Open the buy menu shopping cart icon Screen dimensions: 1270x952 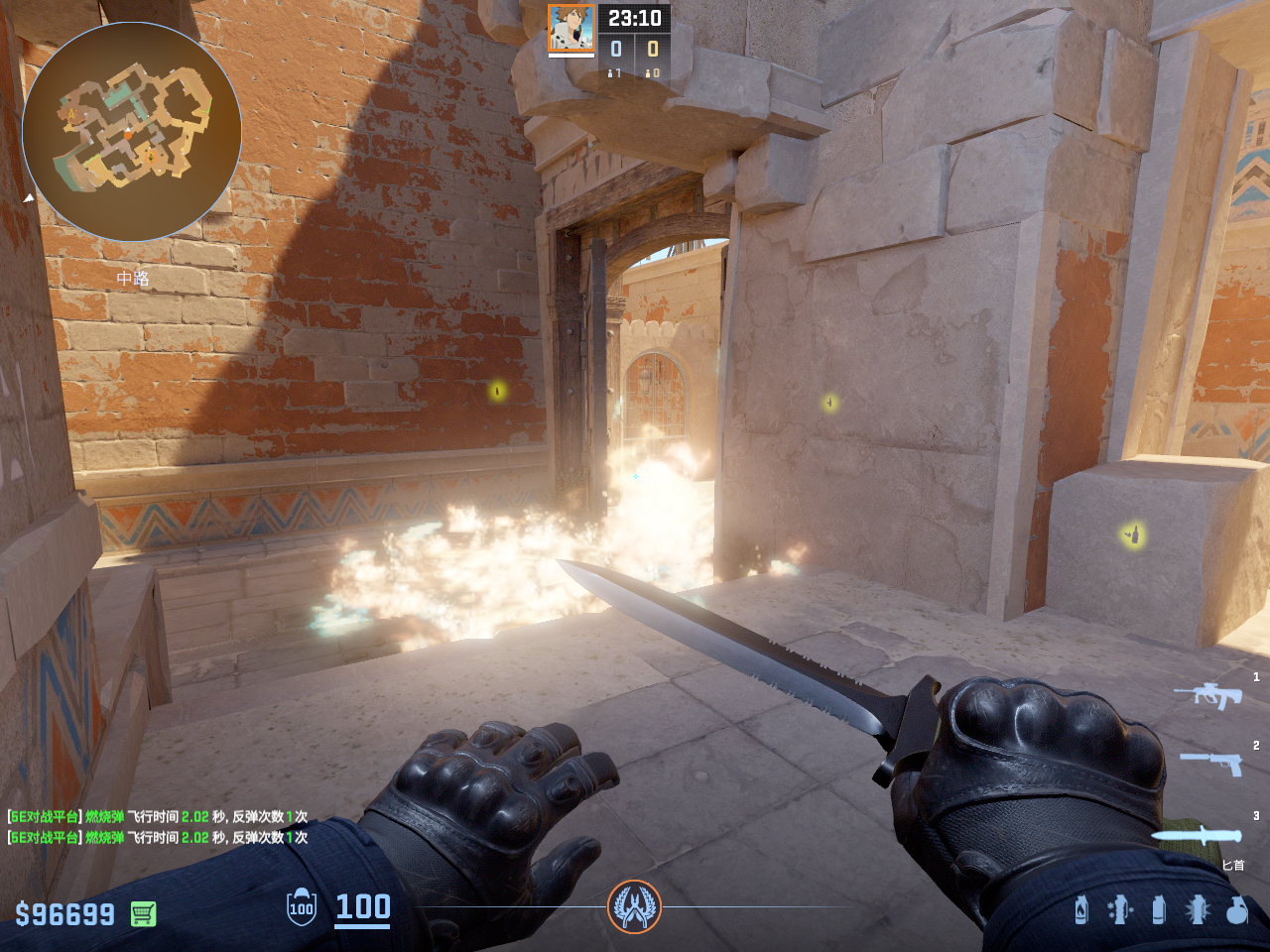143,913
